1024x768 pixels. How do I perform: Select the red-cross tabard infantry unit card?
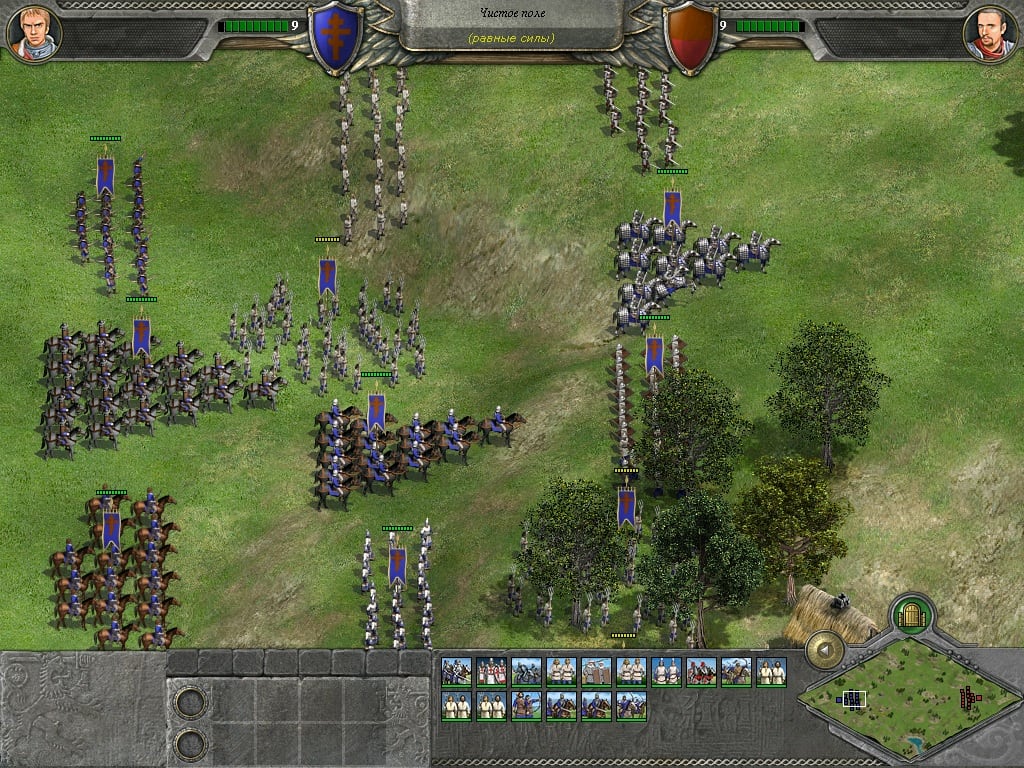tap(491, 671)
